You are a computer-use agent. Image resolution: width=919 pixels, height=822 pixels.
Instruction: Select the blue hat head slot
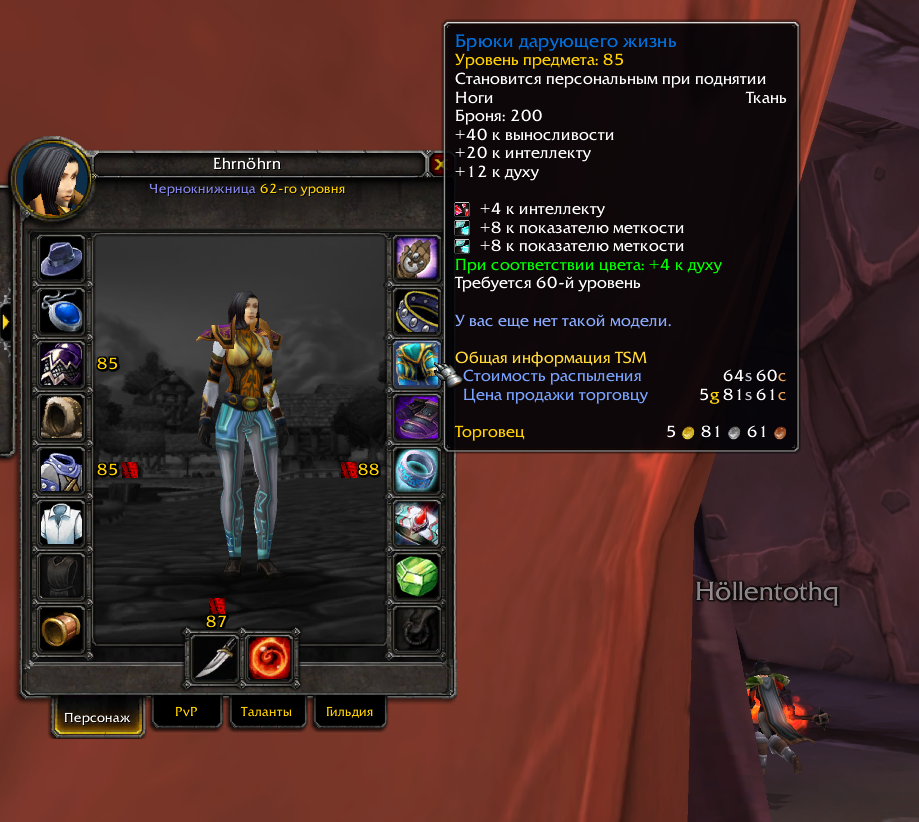coord(62,259)
